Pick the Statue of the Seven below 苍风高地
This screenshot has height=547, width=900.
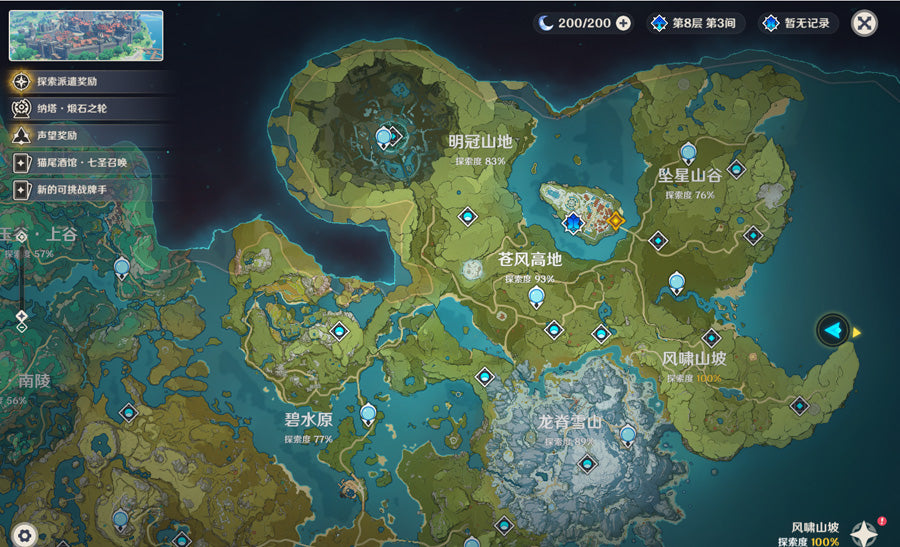click(537, 296)
